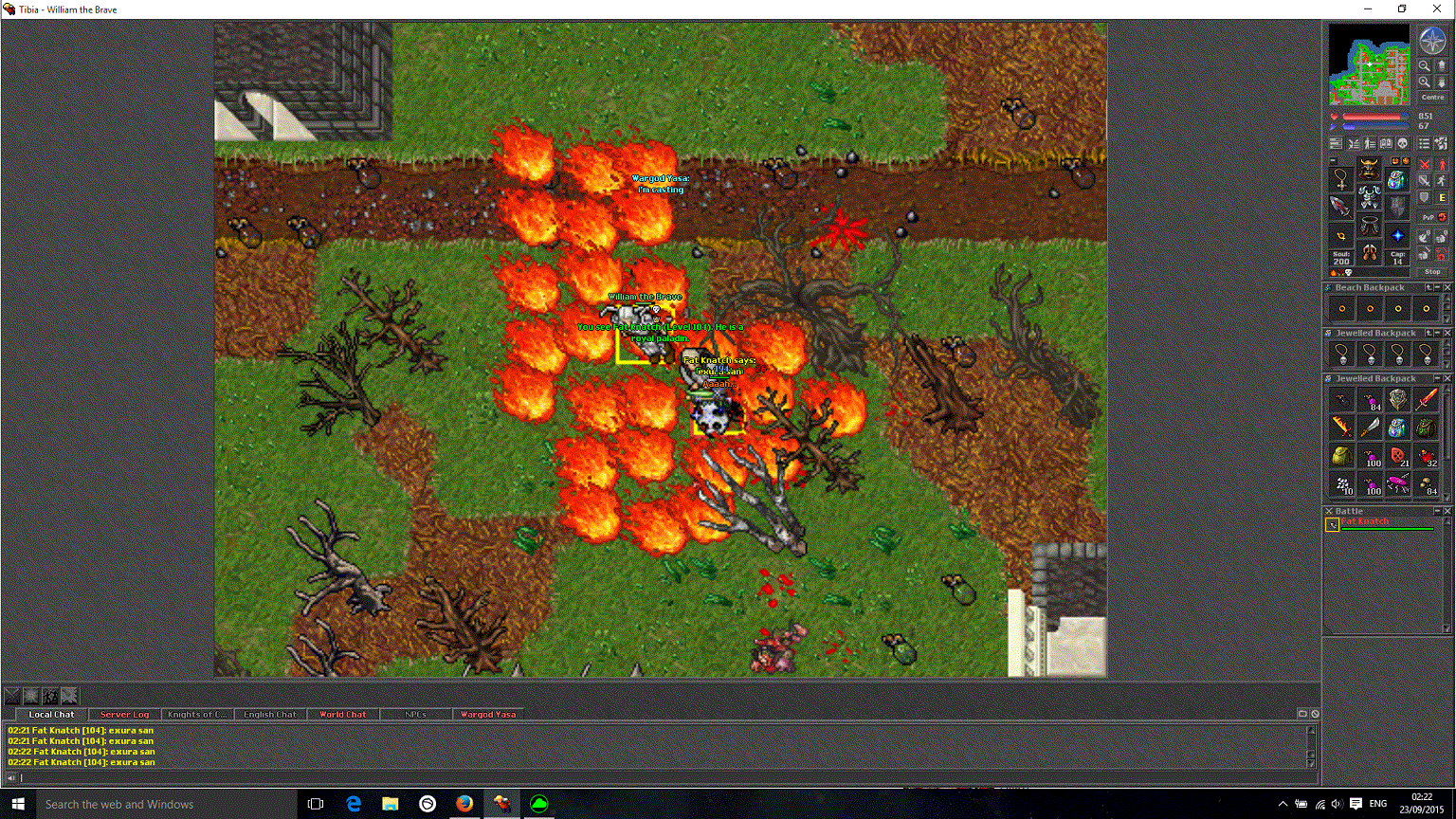Screen dimensions: 1456x819
Task: Open the World Chat tab
Action: (342, 715)
